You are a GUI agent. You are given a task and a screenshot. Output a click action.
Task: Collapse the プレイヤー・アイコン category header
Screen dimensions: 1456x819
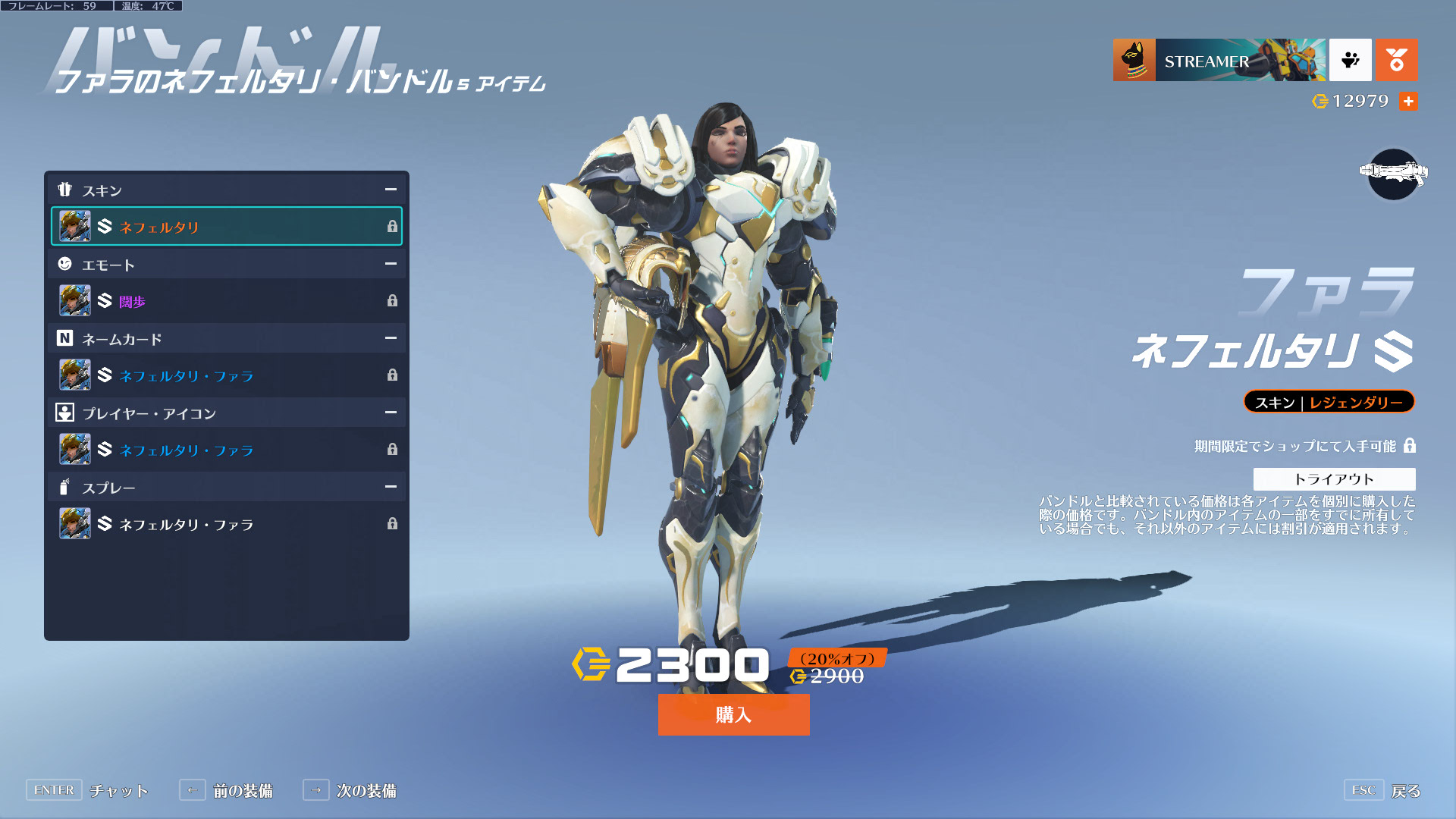coord(391,413)
